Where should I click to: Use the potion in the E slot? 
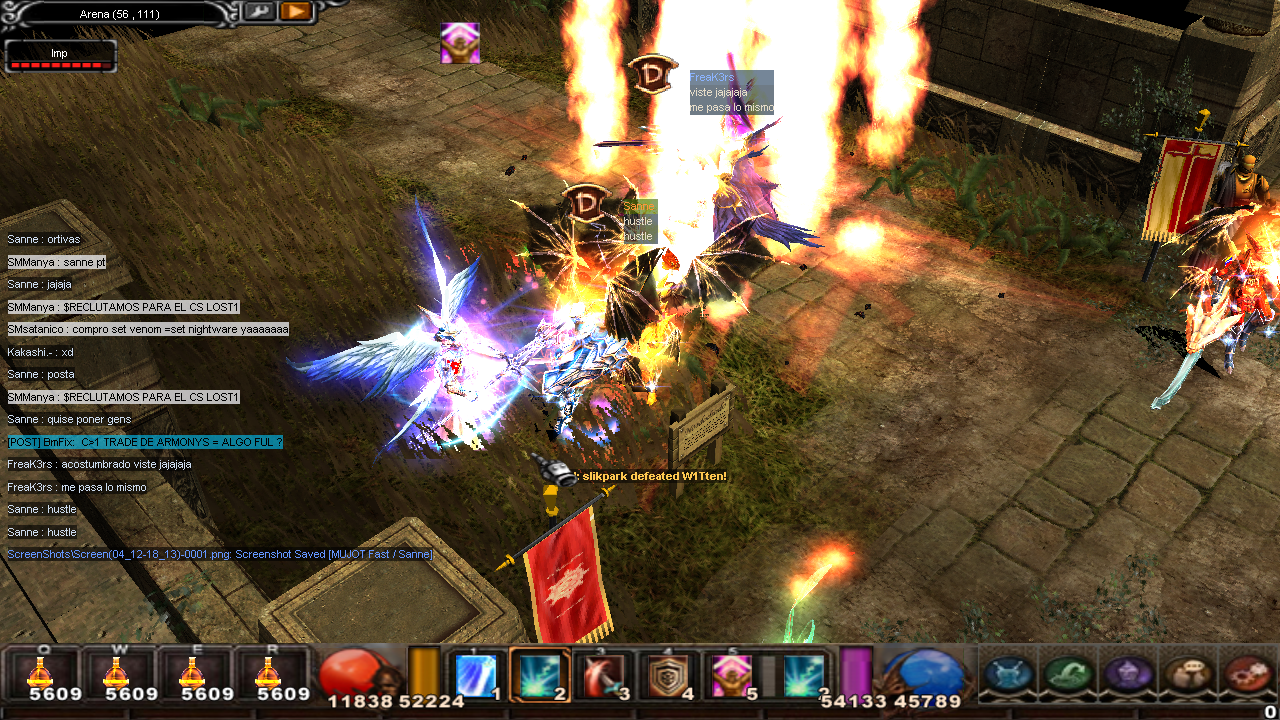coord(194,673)
